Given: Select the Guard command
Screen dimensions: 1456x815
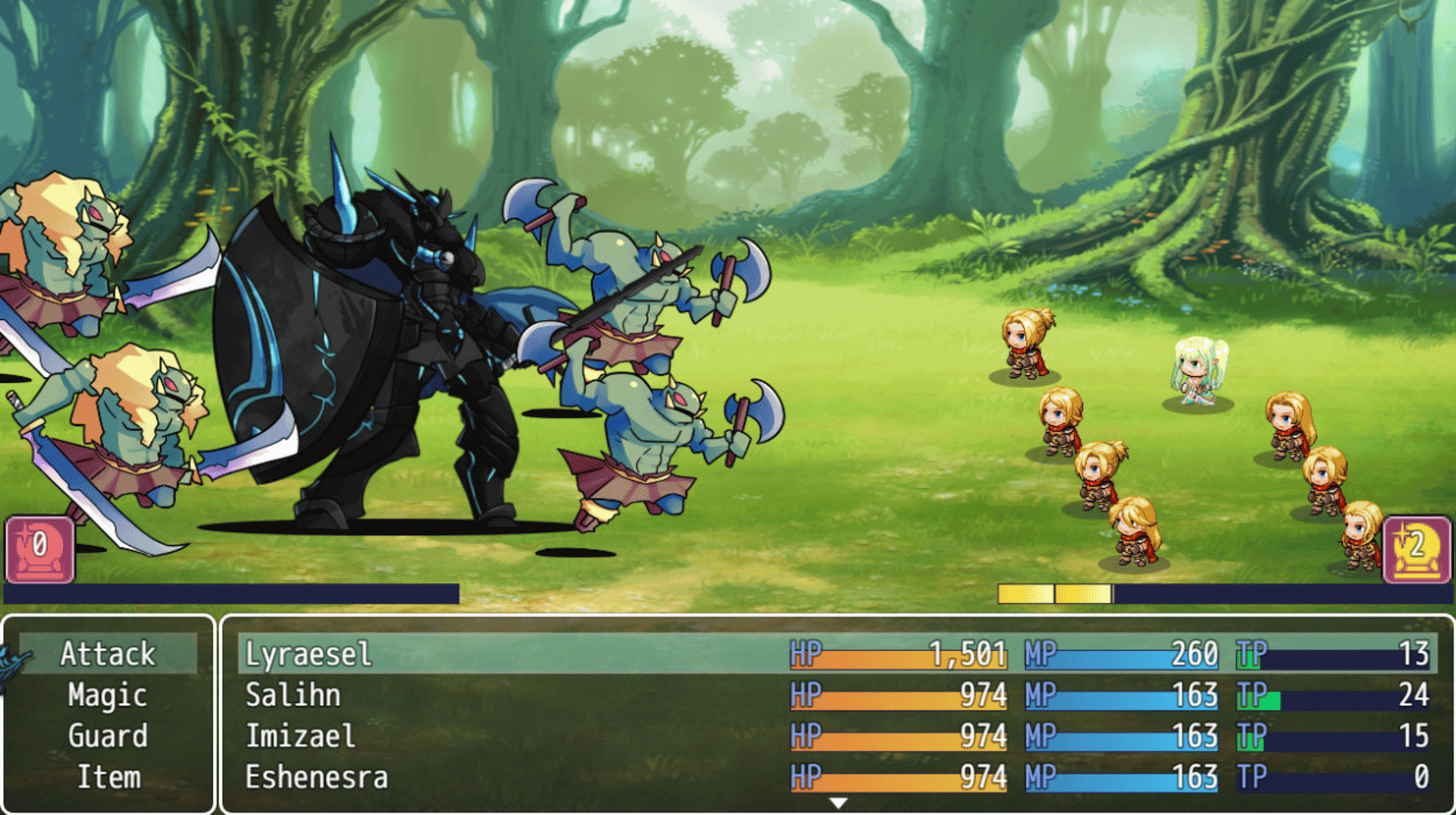Looking at the screenshot, I should click(x=108, y=736).
